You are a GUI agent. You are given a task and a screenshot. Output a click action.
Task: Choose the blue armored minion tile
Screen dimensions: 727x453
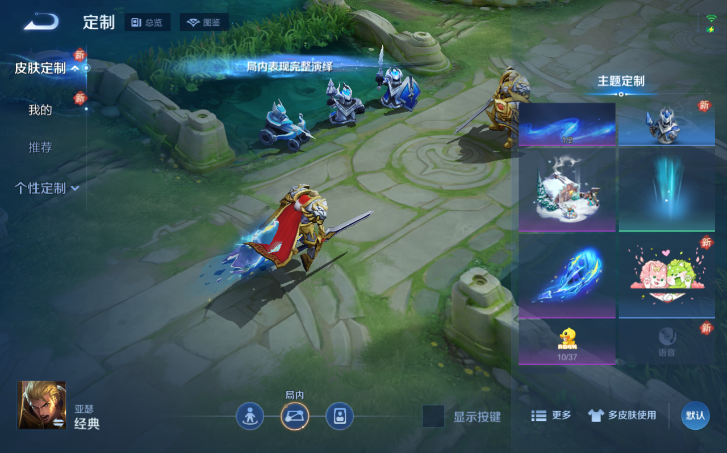pos(666,125)
